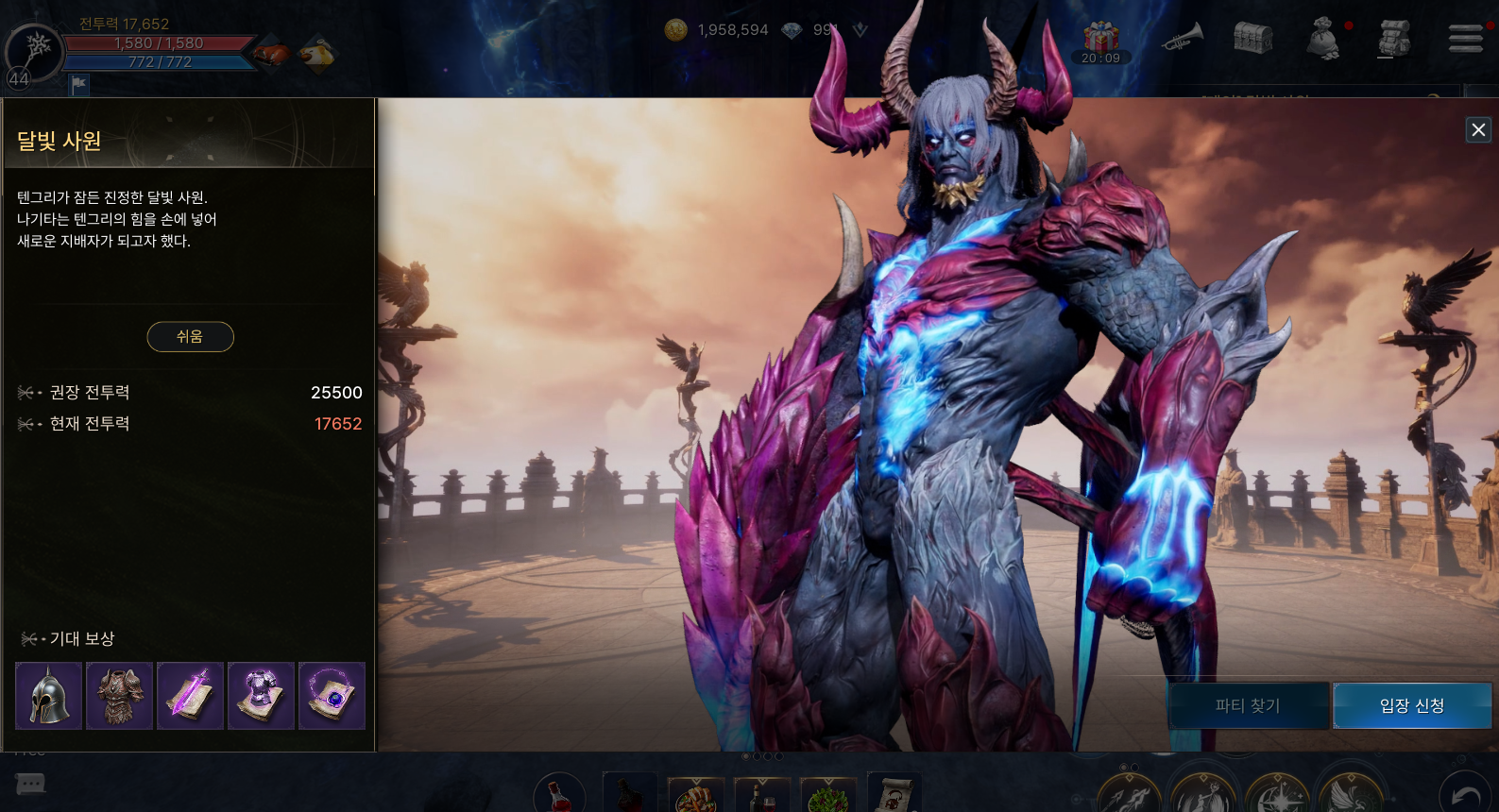Inspect the blue gem necklace recipe reward
The width and height of the screenshot is (1499, 812).
[x=332, y=696]
